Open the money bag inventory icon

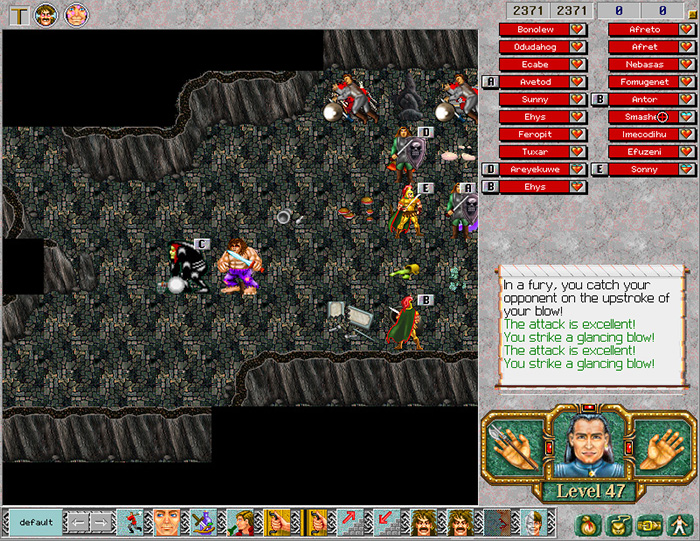click(588, 523)
